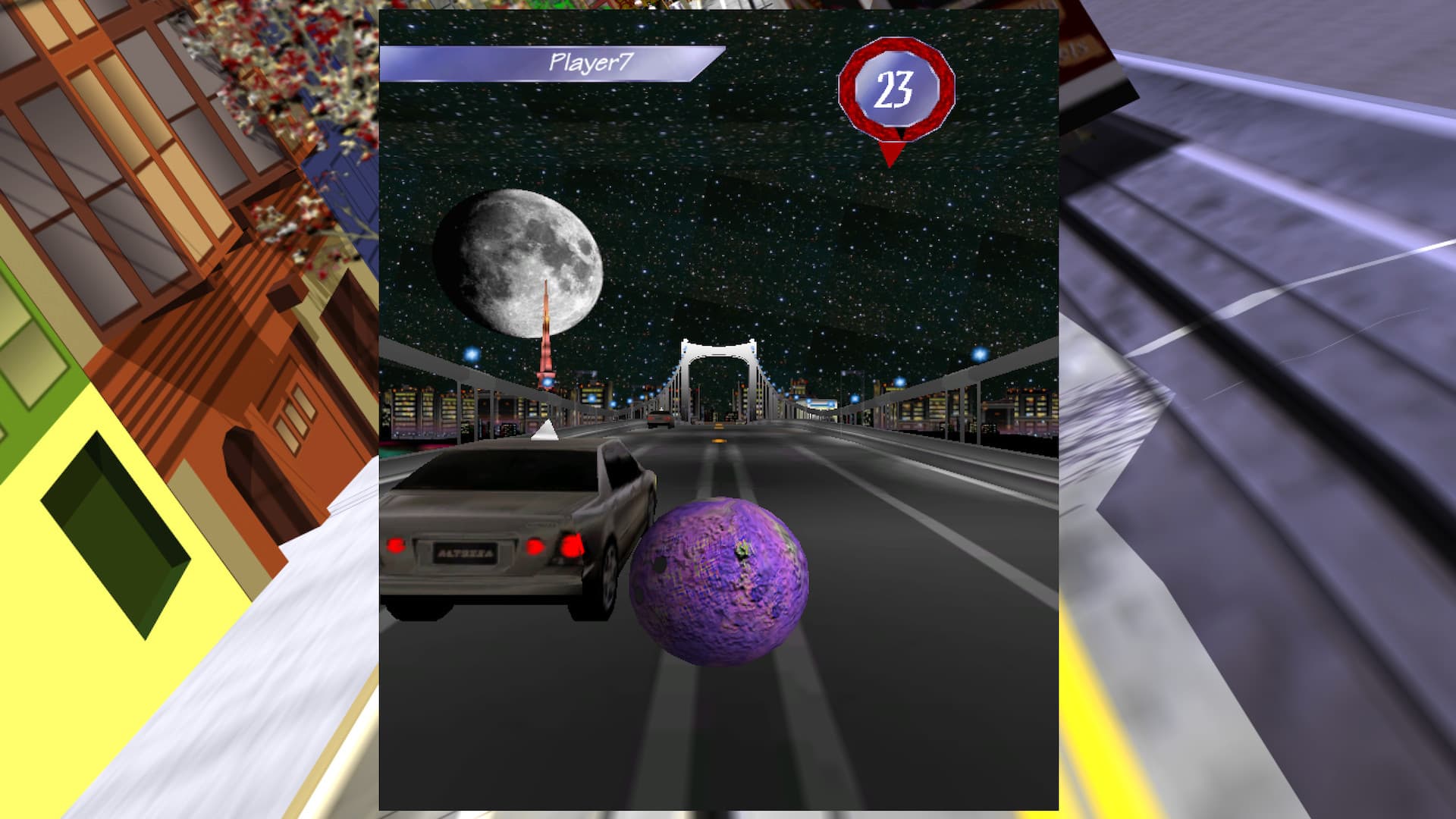Click the green patch on the bowling ball
The width and height of the screenshot is (1456, 819).
point(742,548)
